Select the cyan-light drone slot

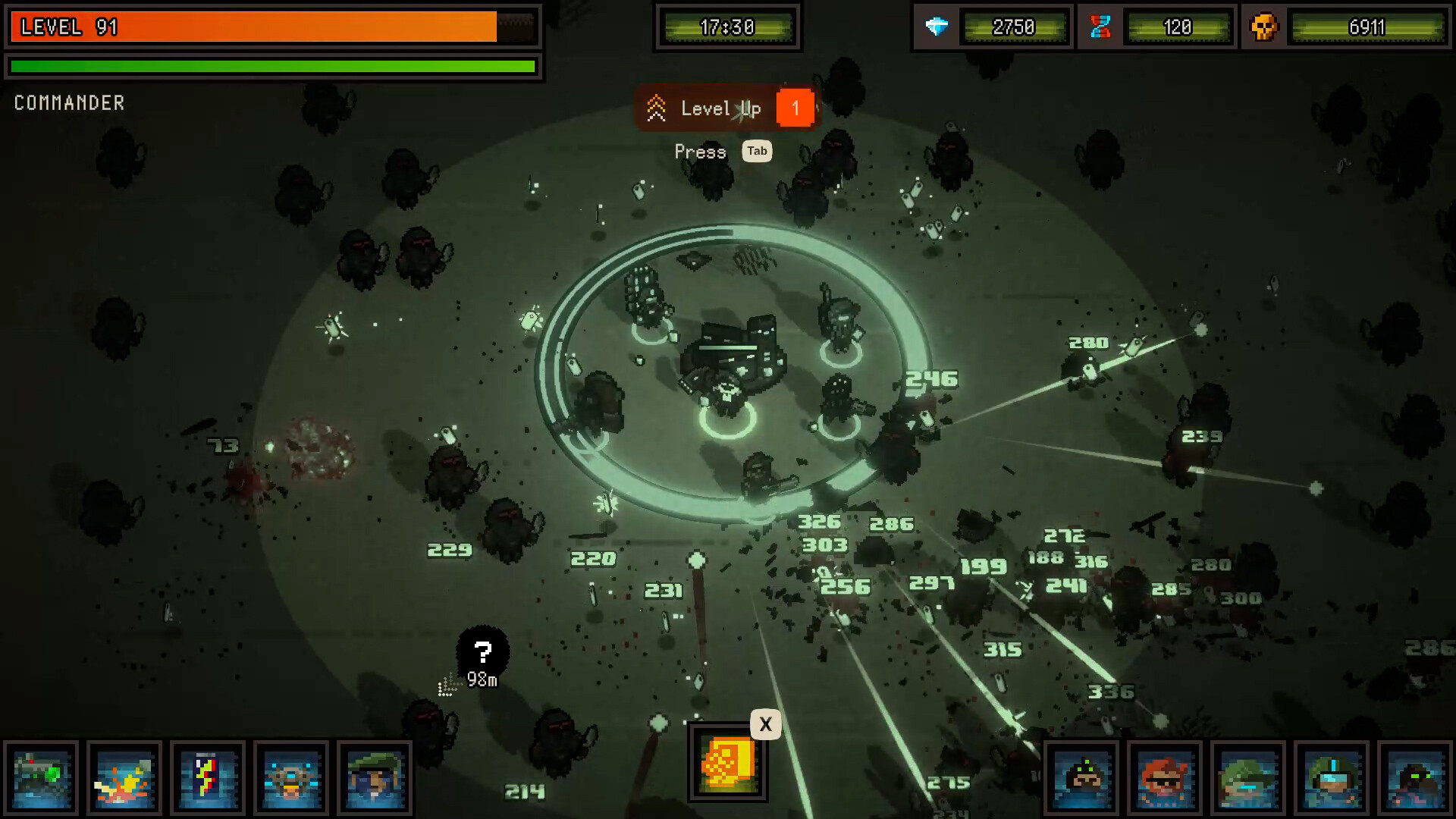291,778
